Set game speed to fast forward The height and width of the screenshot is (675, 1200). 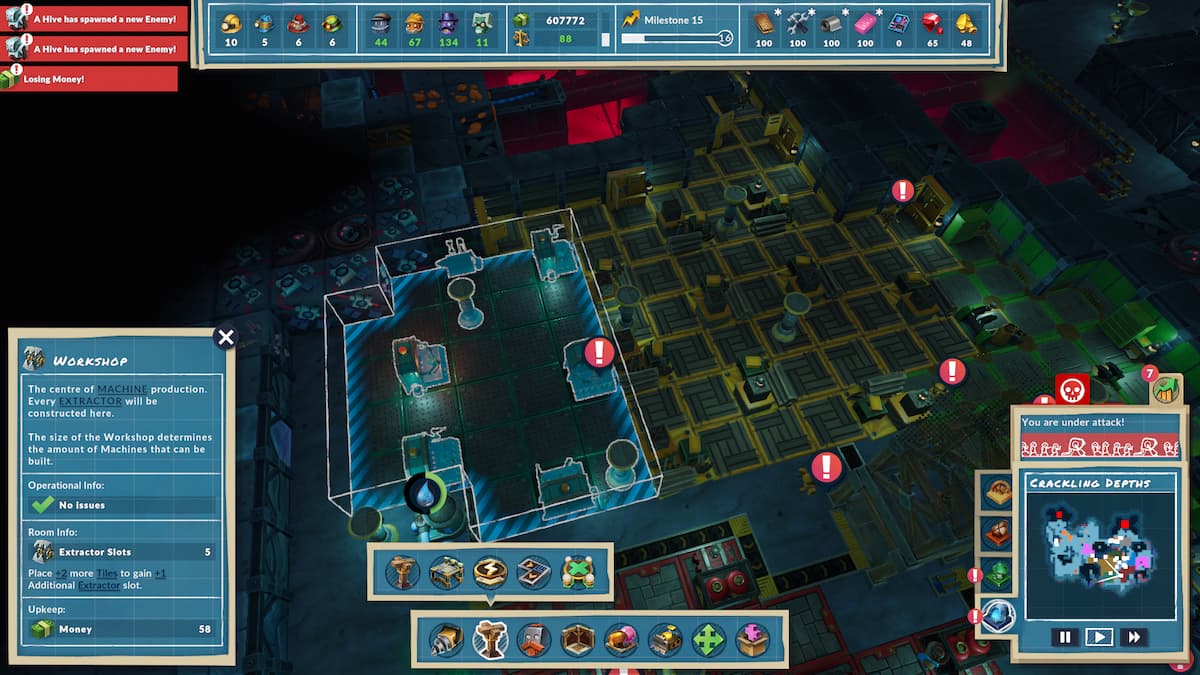point(1133,636)
